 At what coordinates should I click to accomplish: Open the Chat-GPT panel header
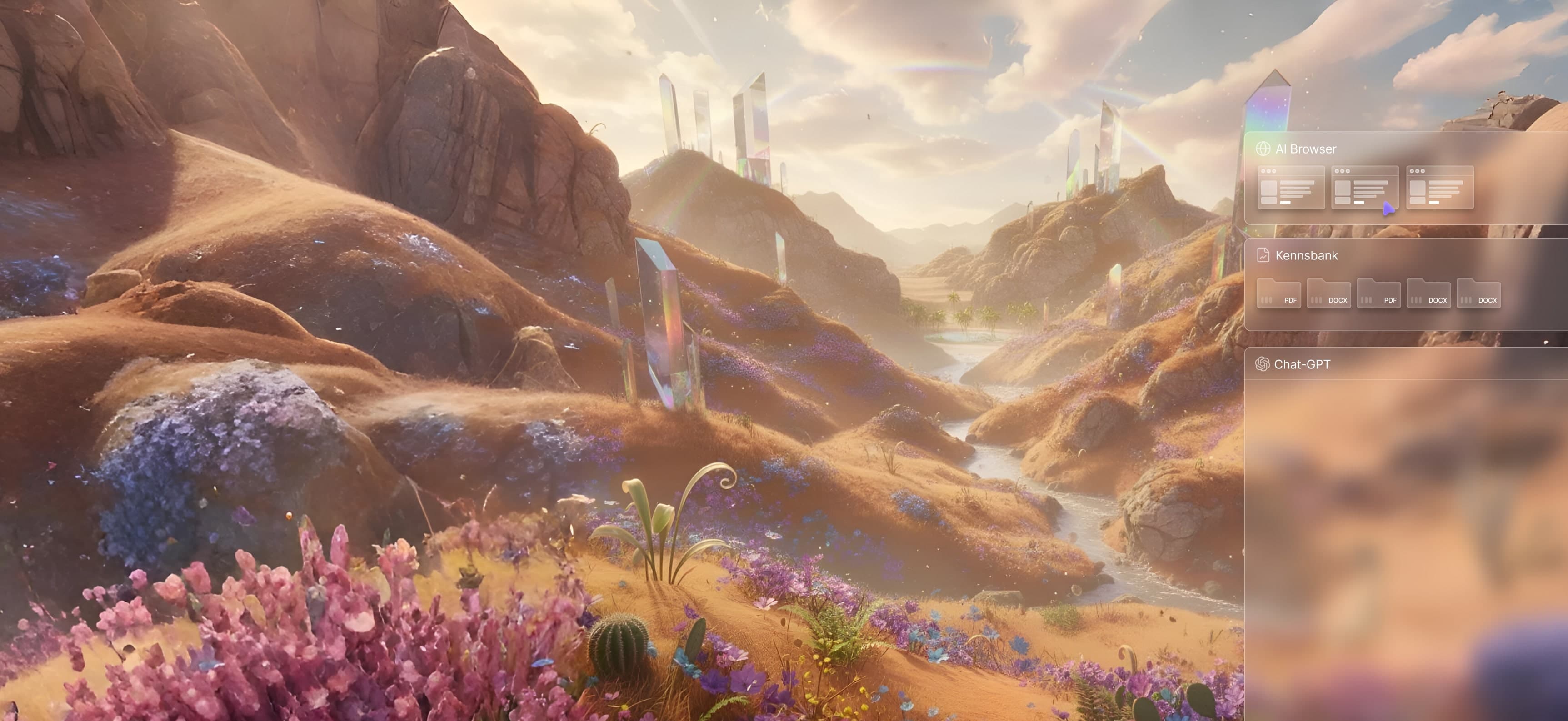coord(1301,364)
